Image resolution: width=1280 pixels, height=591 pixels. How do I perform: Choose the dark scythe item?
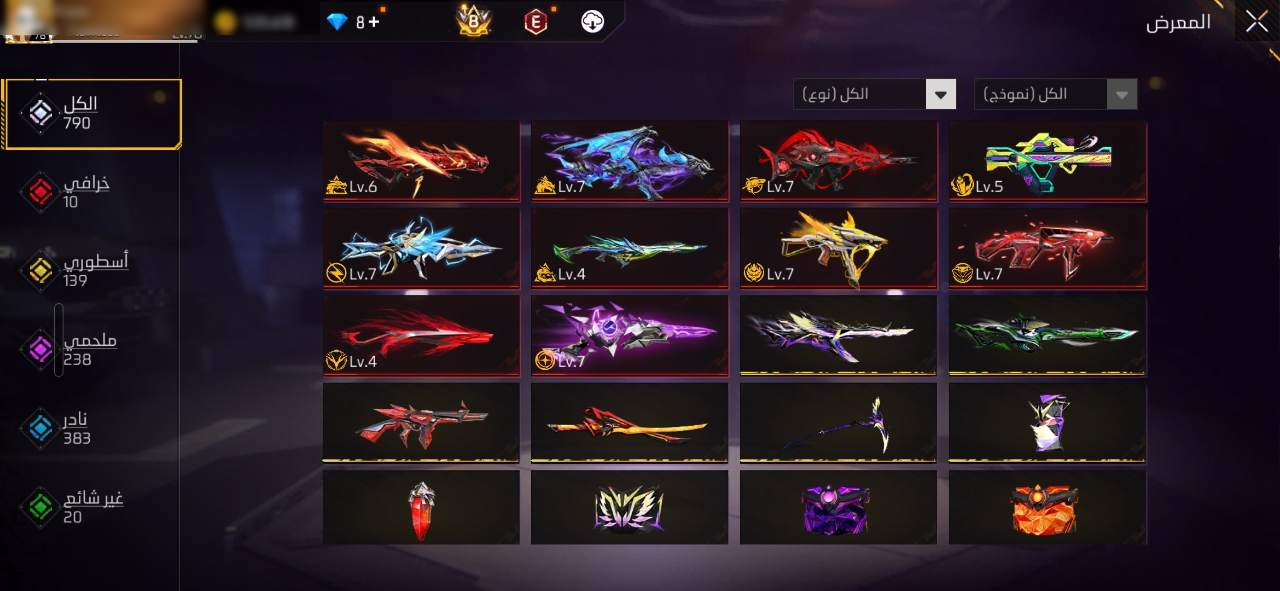coord(839,422)
